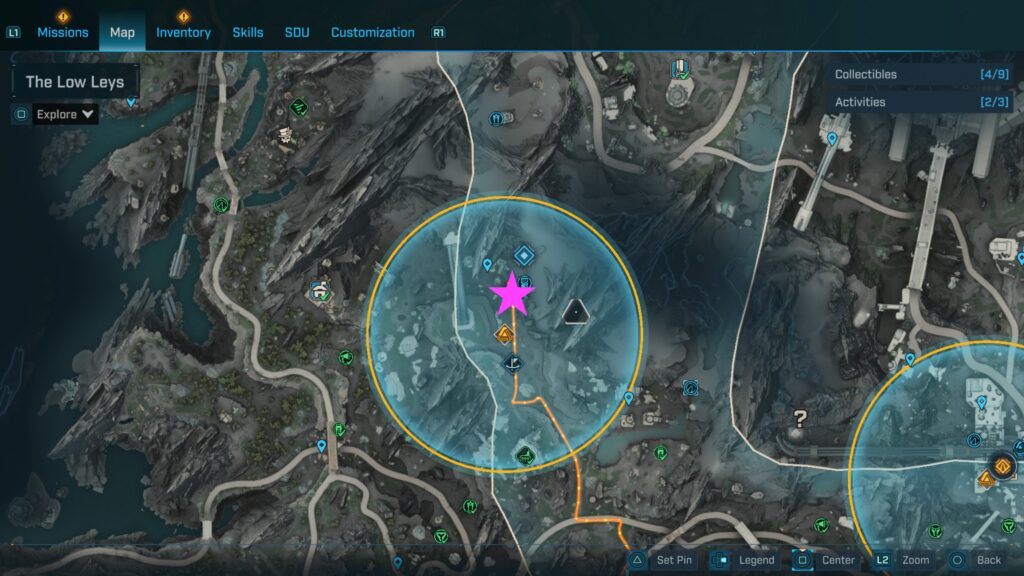
Task: Select the white question mark marker
Action: click(800, 419)
